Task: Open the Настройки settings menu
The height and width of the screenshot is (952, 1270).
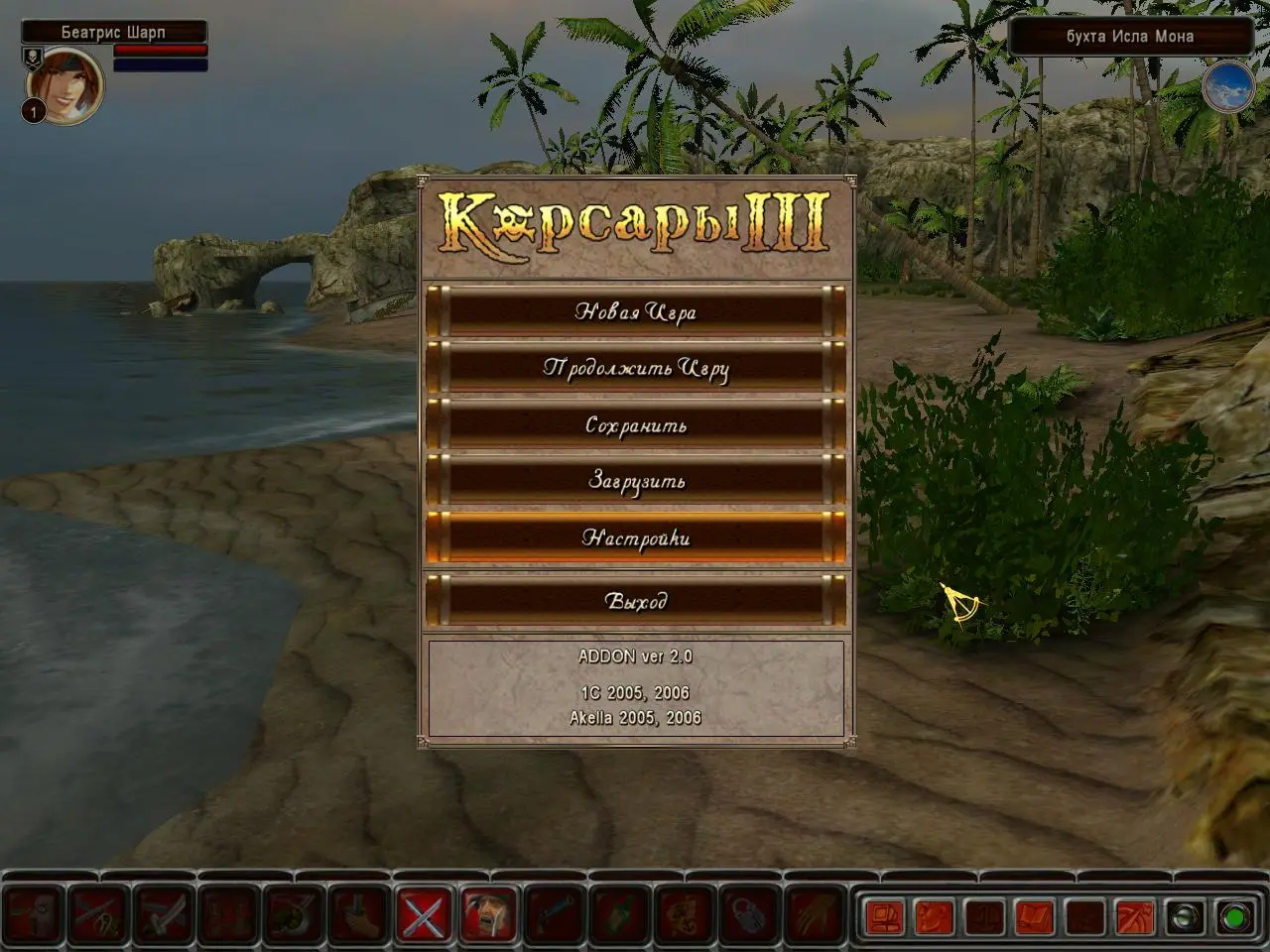Action: pyautogui.click(x=635, y=538)
